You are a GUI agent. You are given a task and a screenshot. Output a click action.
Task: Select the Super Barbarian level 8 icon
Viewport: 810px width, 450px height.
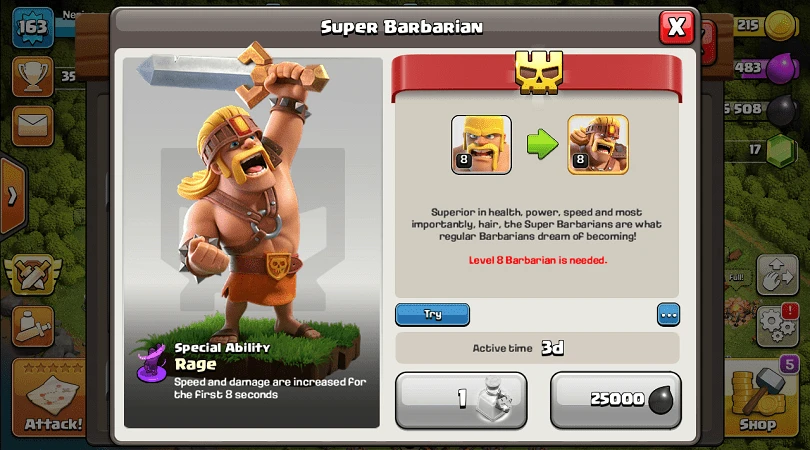(x=598, y=145)
